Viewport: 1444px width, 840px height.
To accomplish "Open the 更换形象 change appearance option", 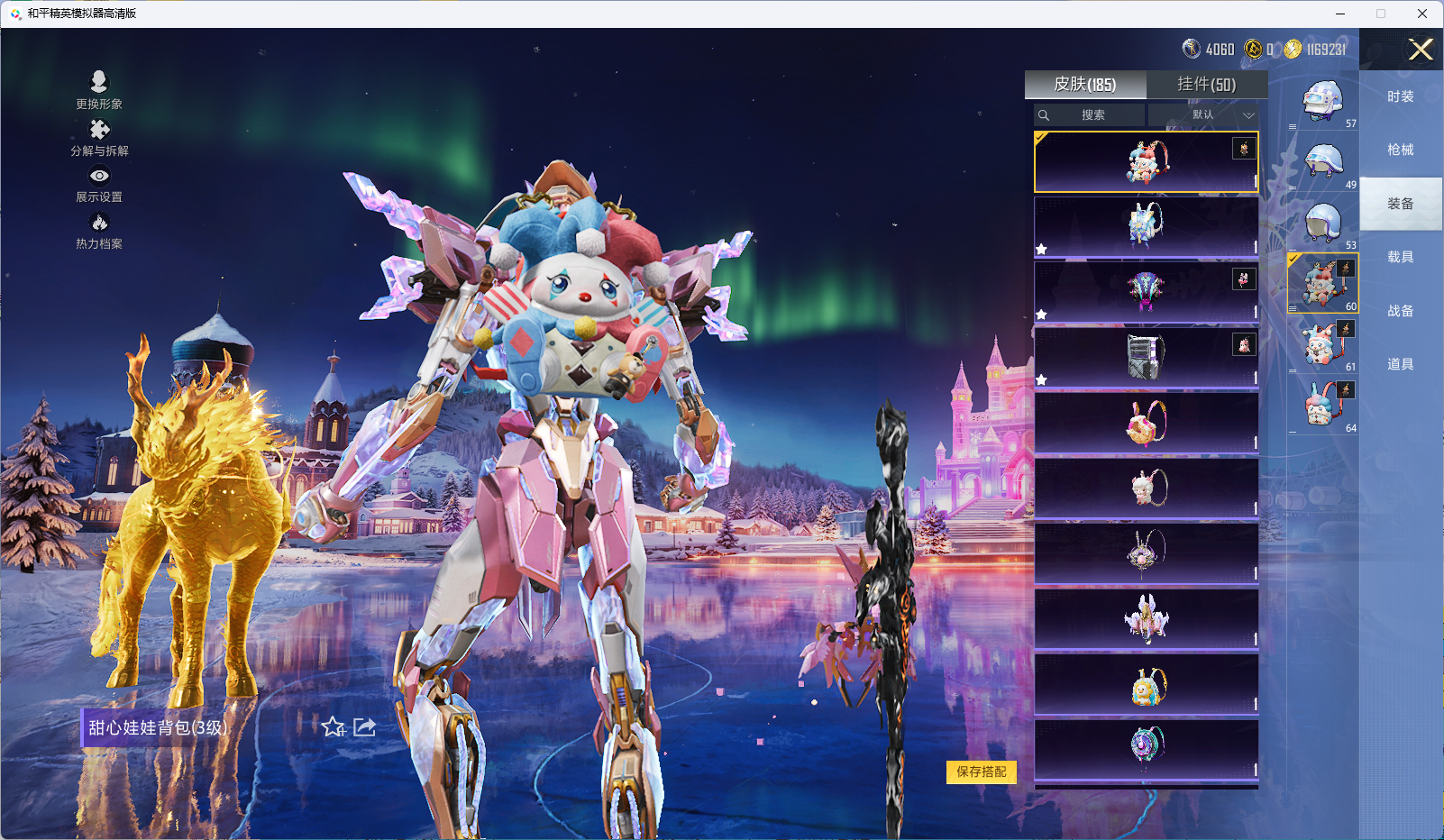I will click(99, 90).
